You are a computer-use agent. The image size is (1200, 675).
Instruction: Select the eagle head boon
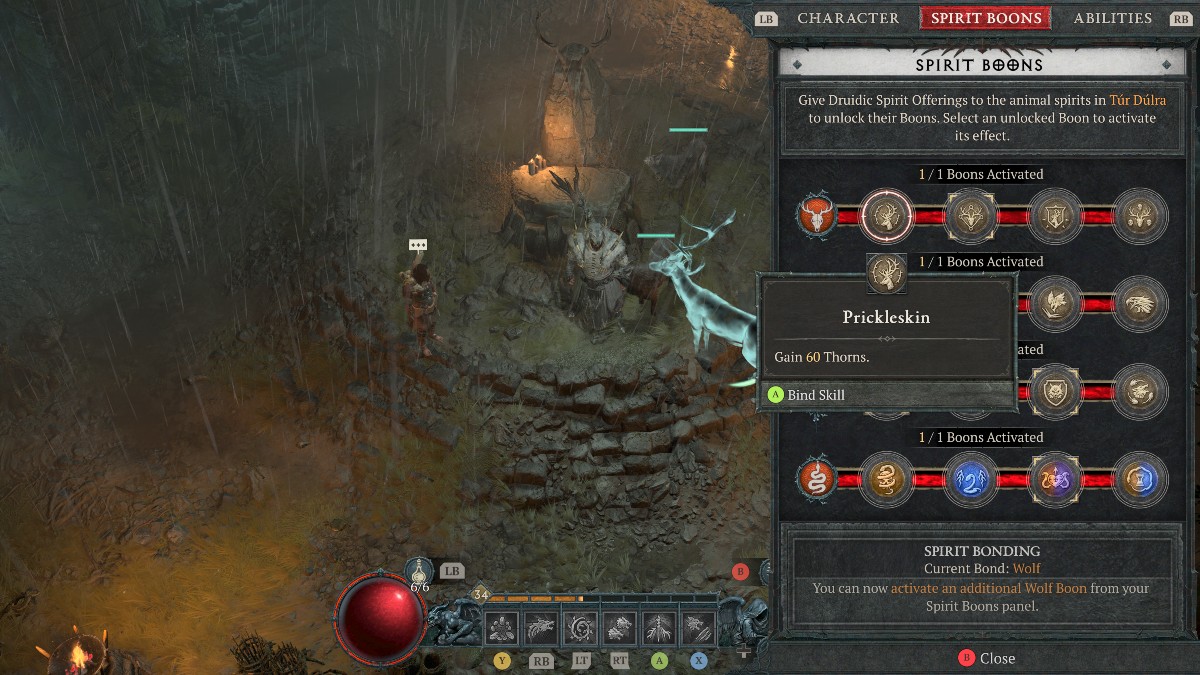(x=1138, y=302)
